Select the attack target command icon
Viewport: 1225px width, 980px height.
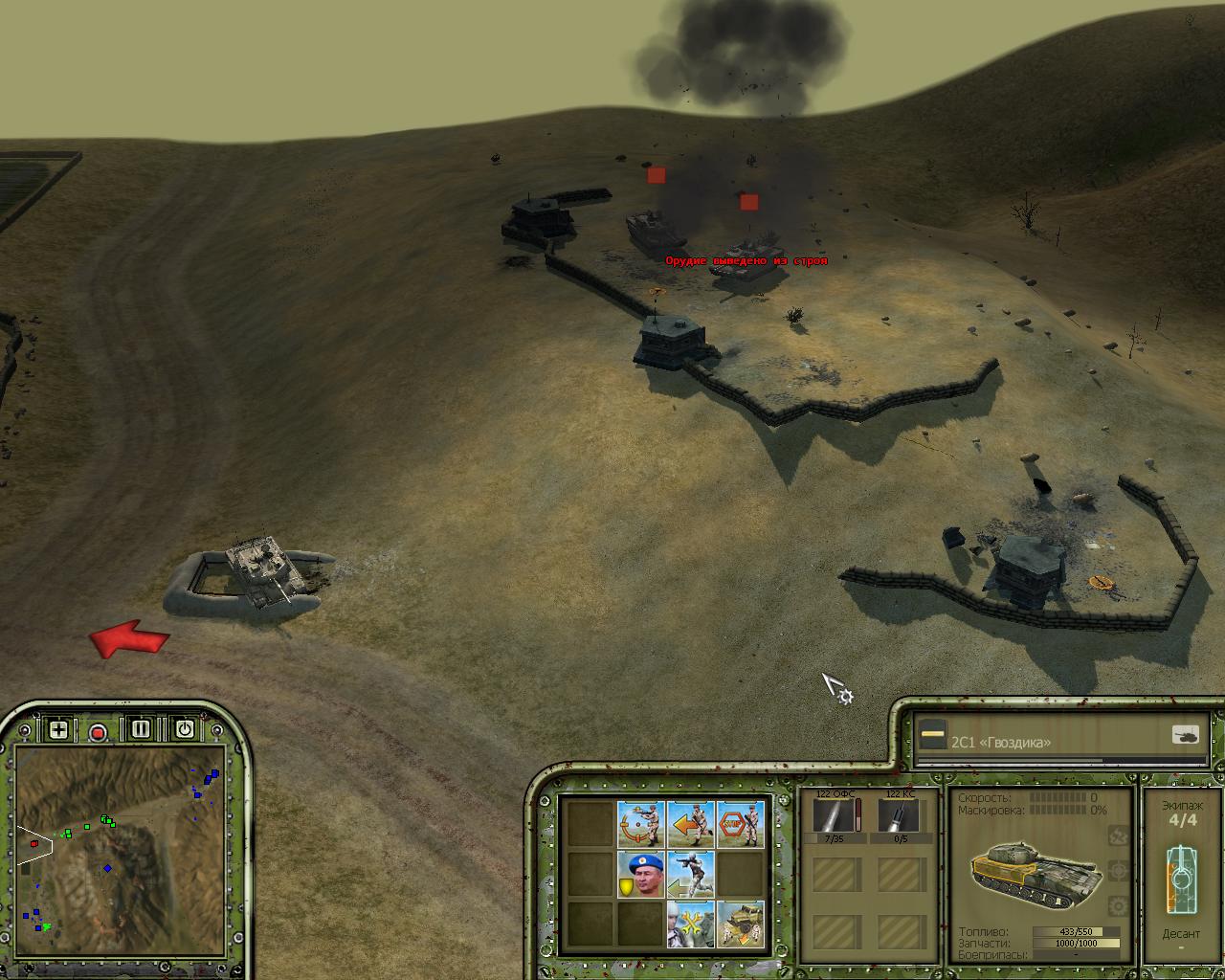tap(640, 823)
